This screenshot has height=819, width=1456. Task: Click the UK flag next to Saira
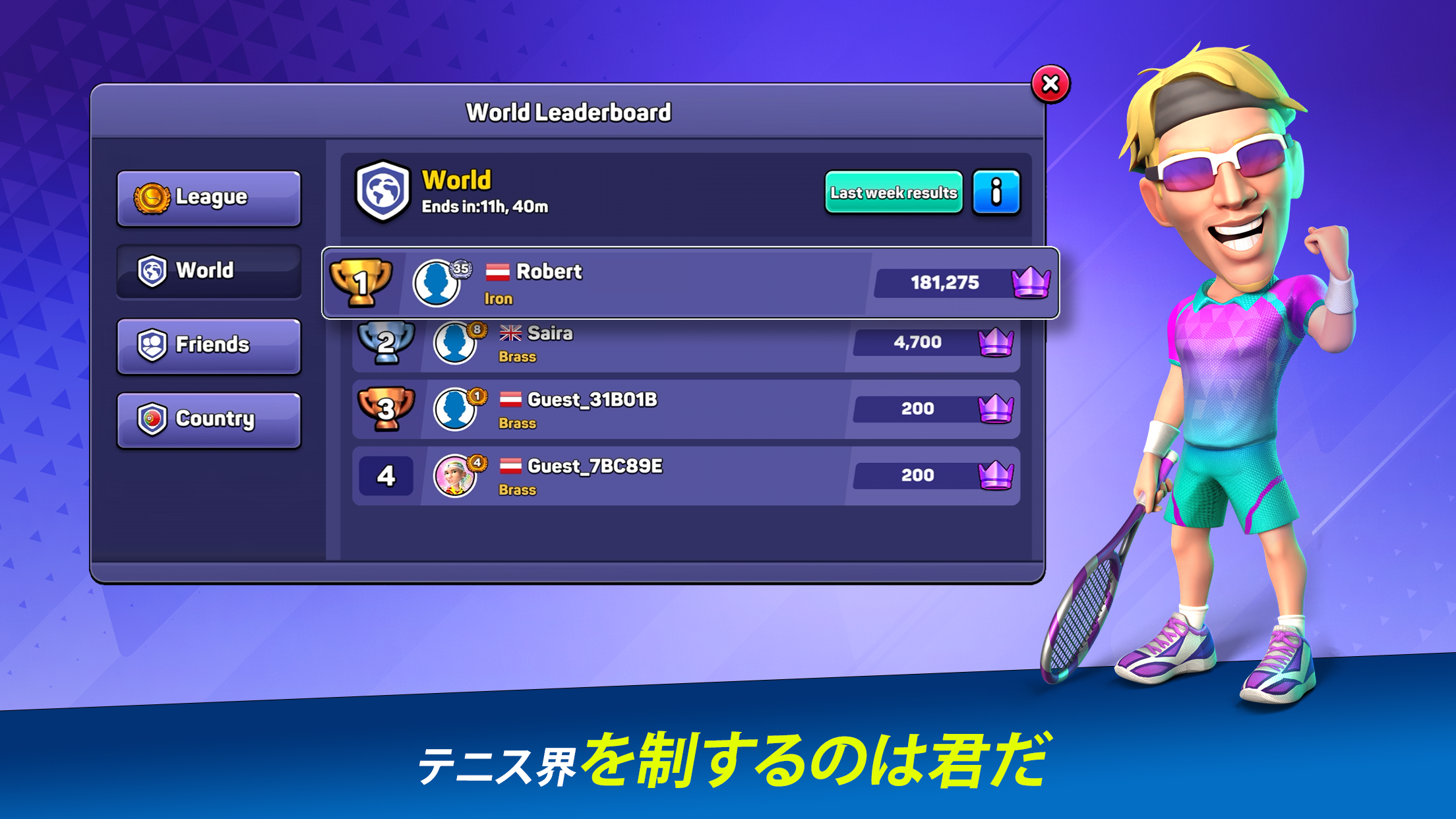pyautogui.click(x=511, y=334)
